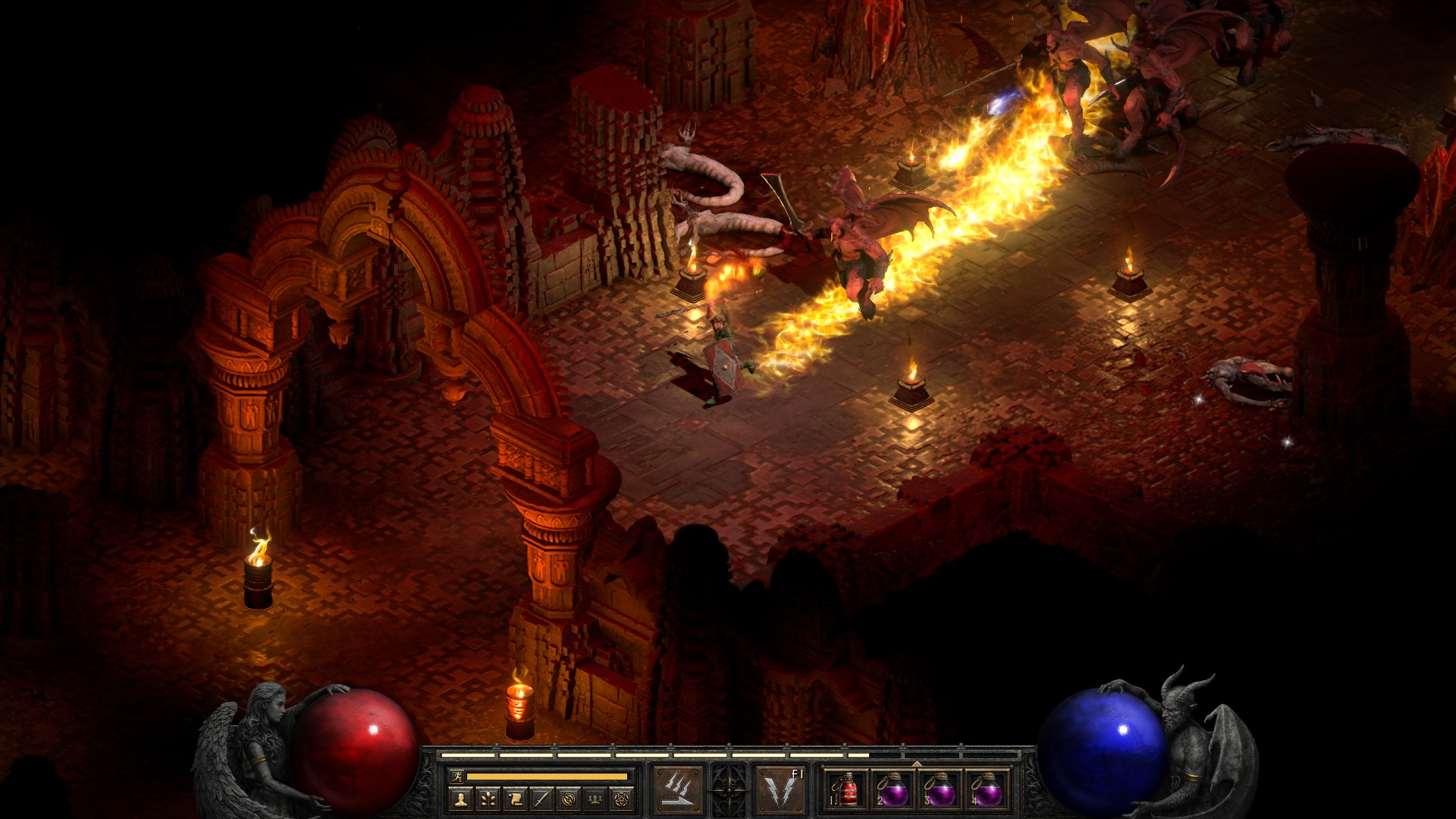This screenshot has width=1456, height=819.
Task: Use the purple potion in belt slot 3
Action: pyautogui.click(x=940, y=790)
